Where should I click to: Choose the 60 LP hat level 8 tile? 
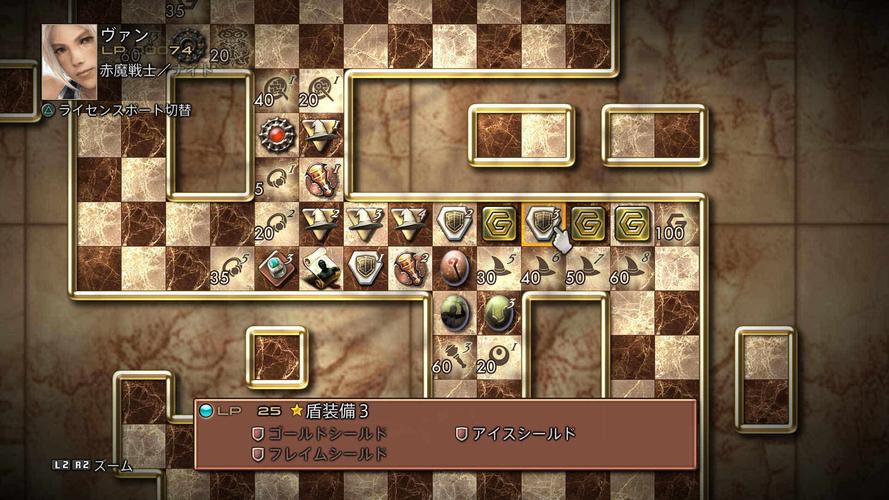tap(631, 268)
